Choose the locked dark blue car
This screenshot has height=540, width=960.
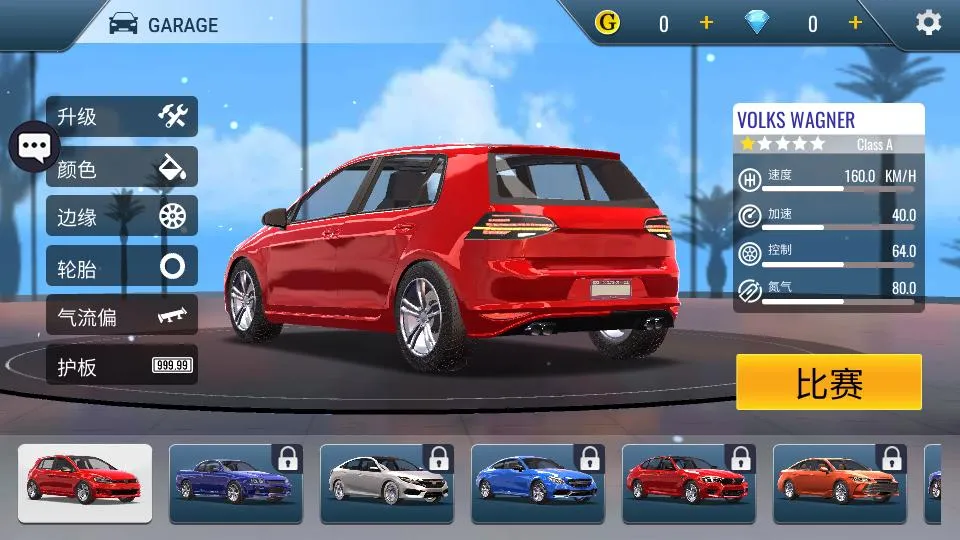coord(235,483)
